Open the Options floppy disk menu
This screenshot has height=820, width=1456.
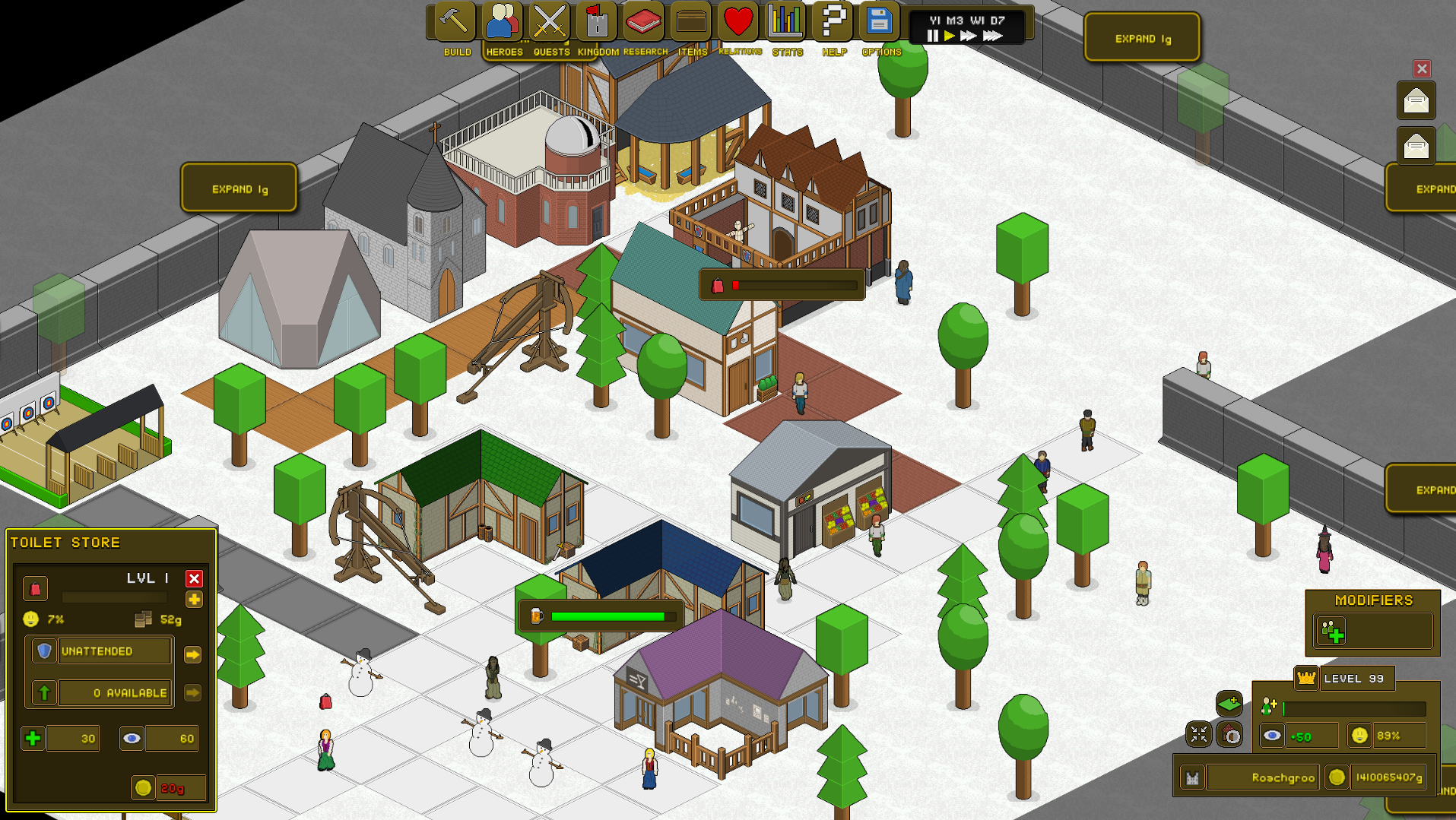click(880, 23)
